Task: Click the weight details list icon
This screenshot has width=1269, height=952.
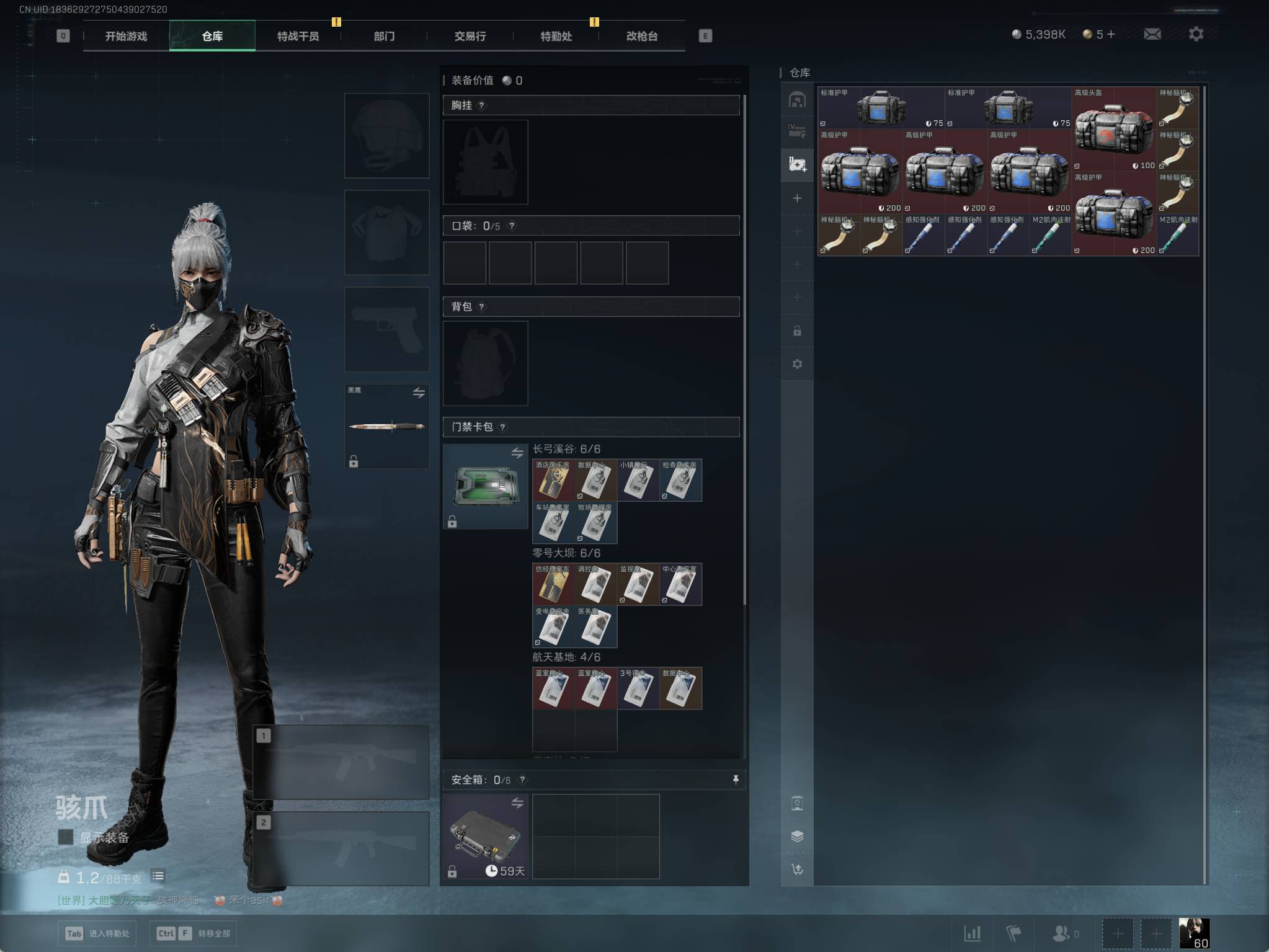Action: pyautogui.click(x=158, y=876)
